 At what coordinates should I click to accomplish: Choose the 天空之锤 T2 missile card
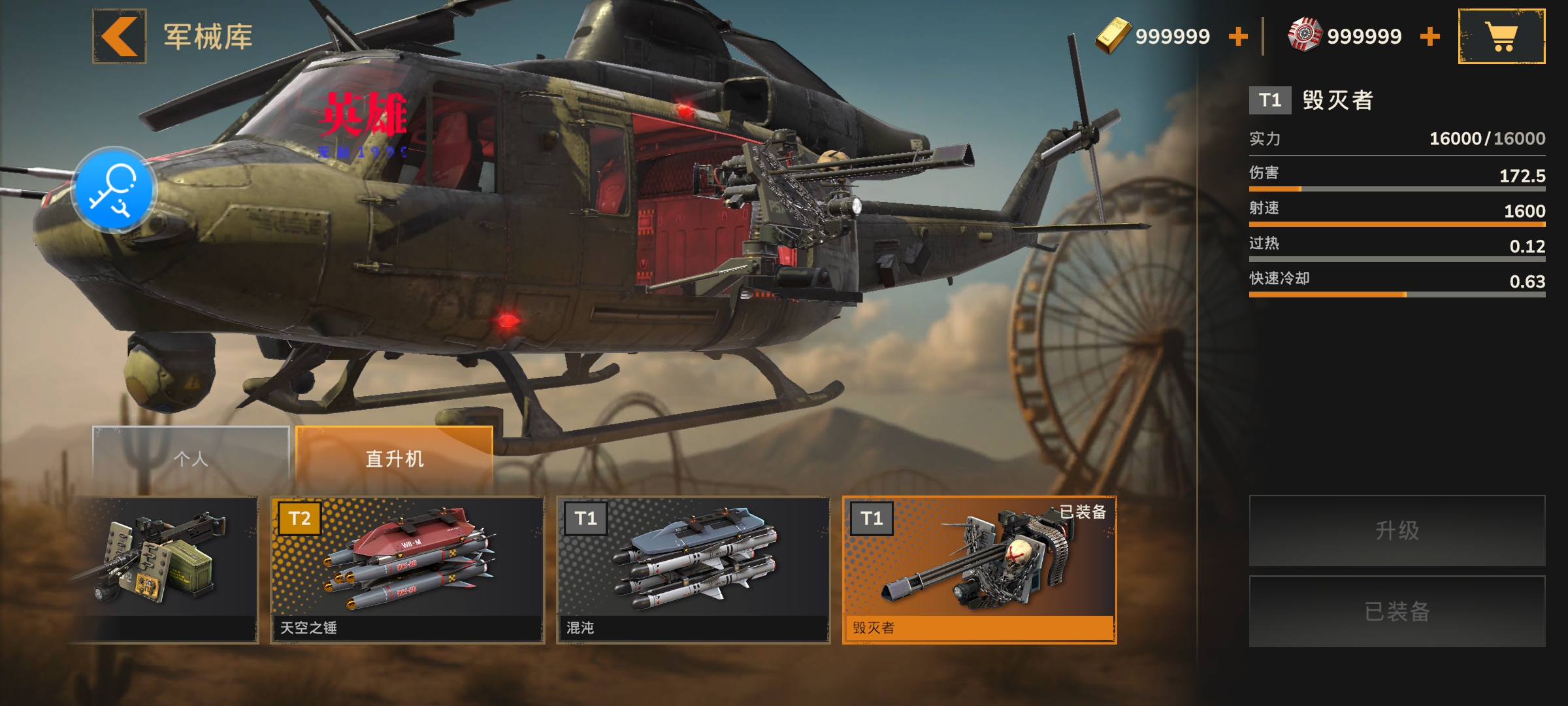click(x=408, y=569)
